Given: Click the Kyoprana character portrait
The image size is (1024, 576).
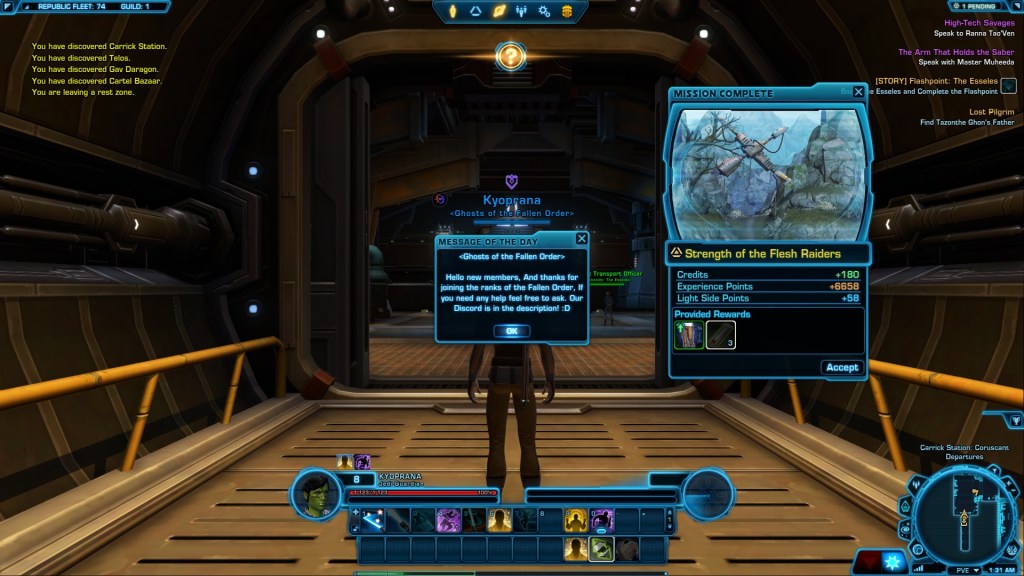Looking at the screenshot, I should (x=317, y=494).
